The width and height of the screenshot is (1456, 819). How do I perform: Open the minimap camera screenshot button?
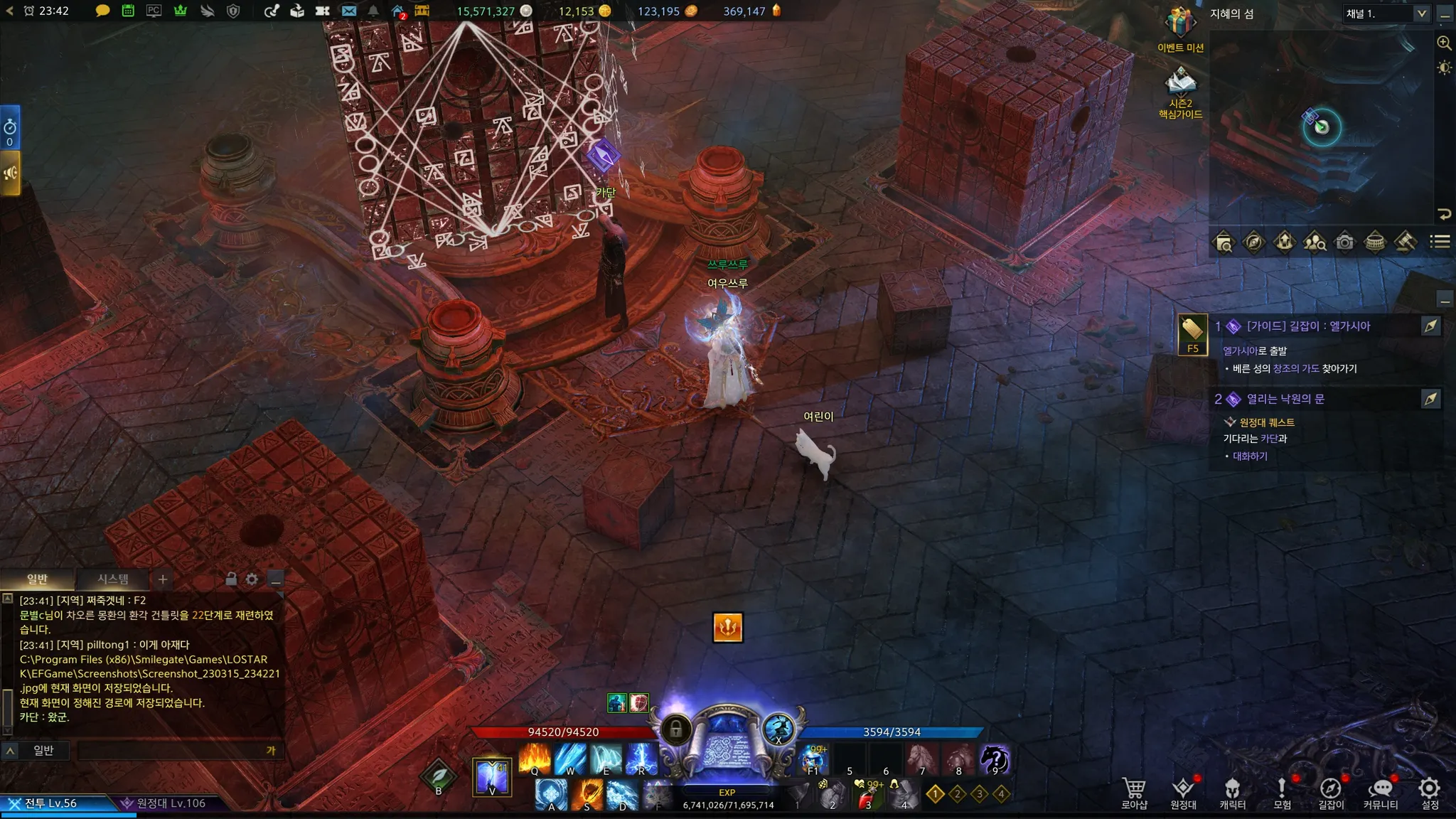1344,242
